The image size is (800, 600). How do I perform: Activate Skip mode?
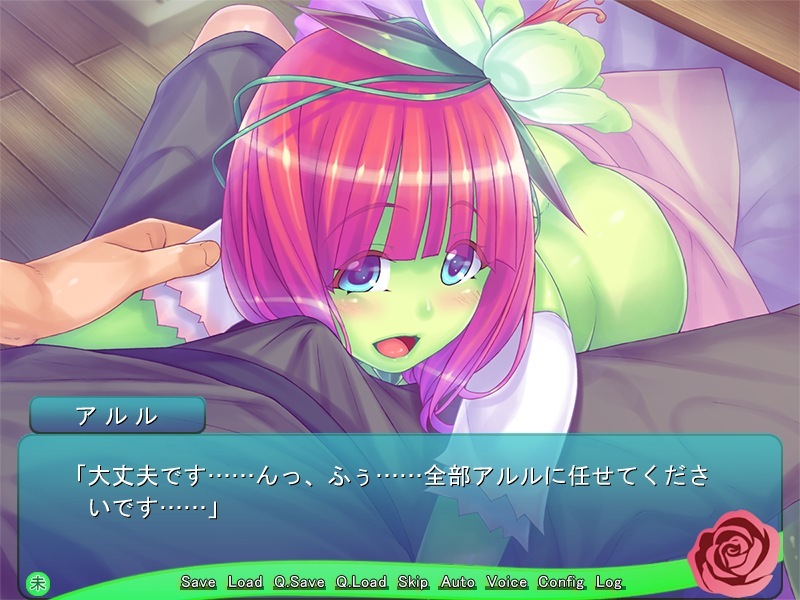[x=413, y=582]
